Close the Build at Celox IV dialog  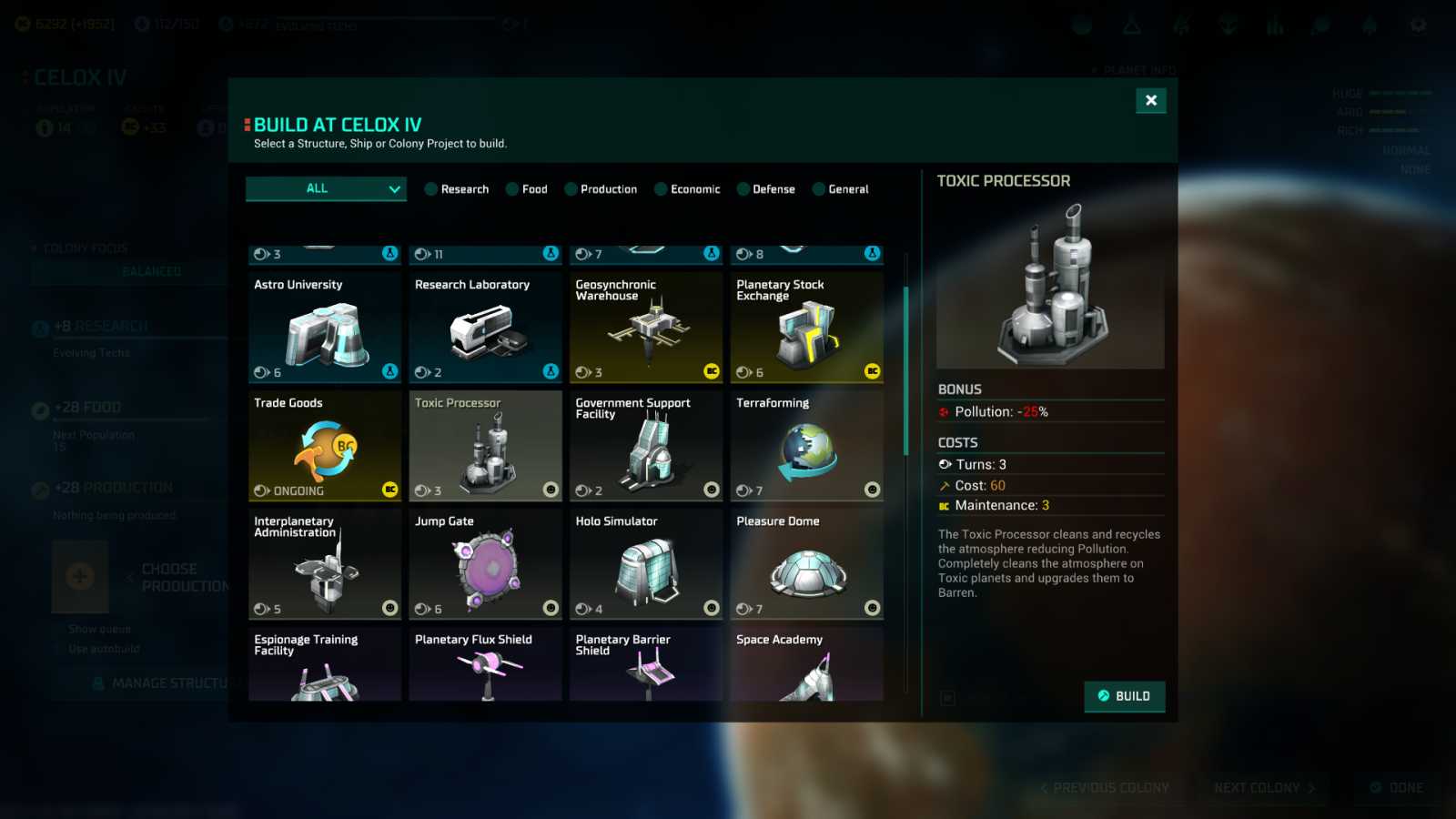[1151, 100]
